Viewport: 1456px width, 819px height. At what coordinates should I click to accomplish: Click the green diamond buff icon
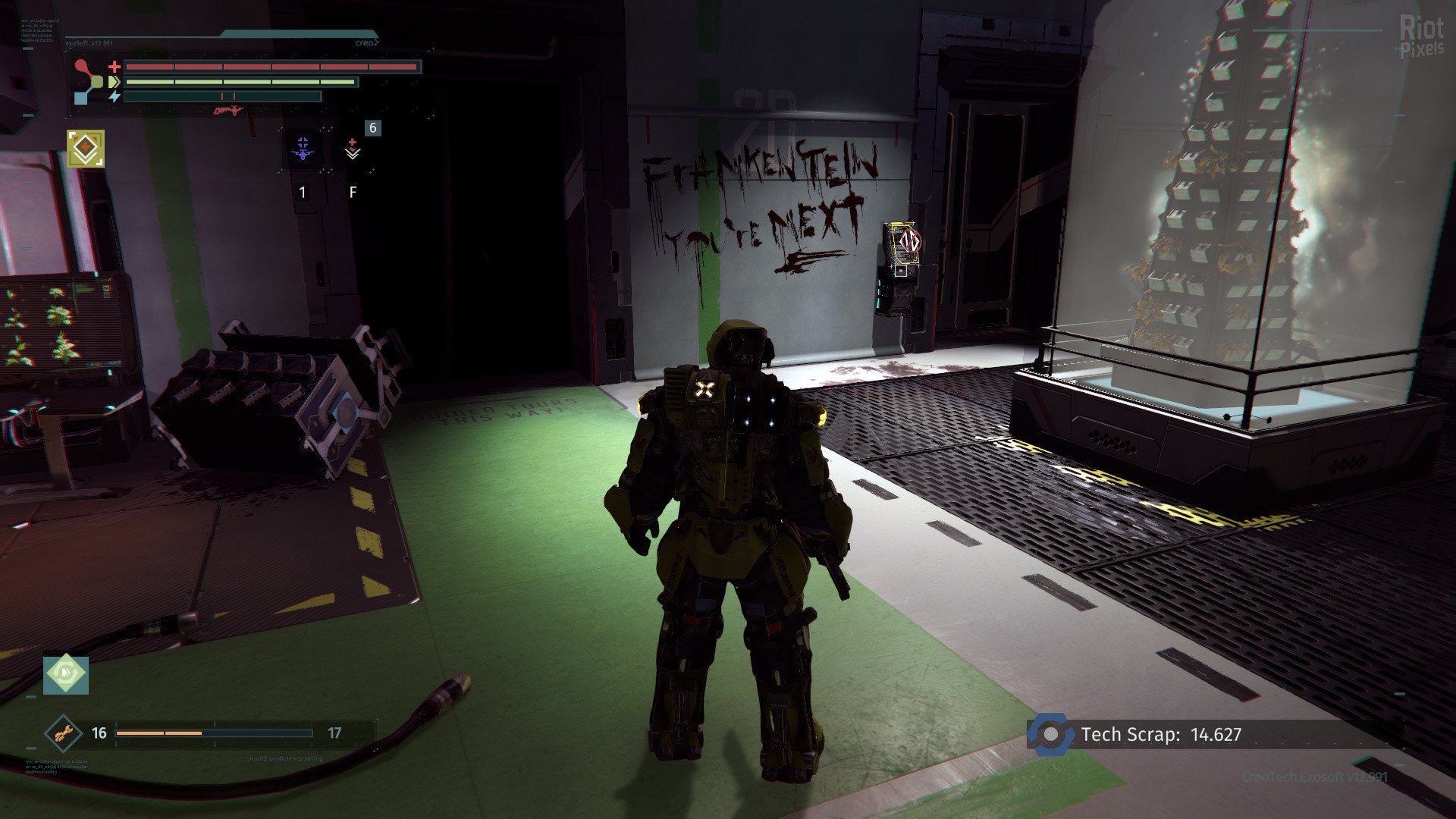pyautogui.click(x=66, y=674)
